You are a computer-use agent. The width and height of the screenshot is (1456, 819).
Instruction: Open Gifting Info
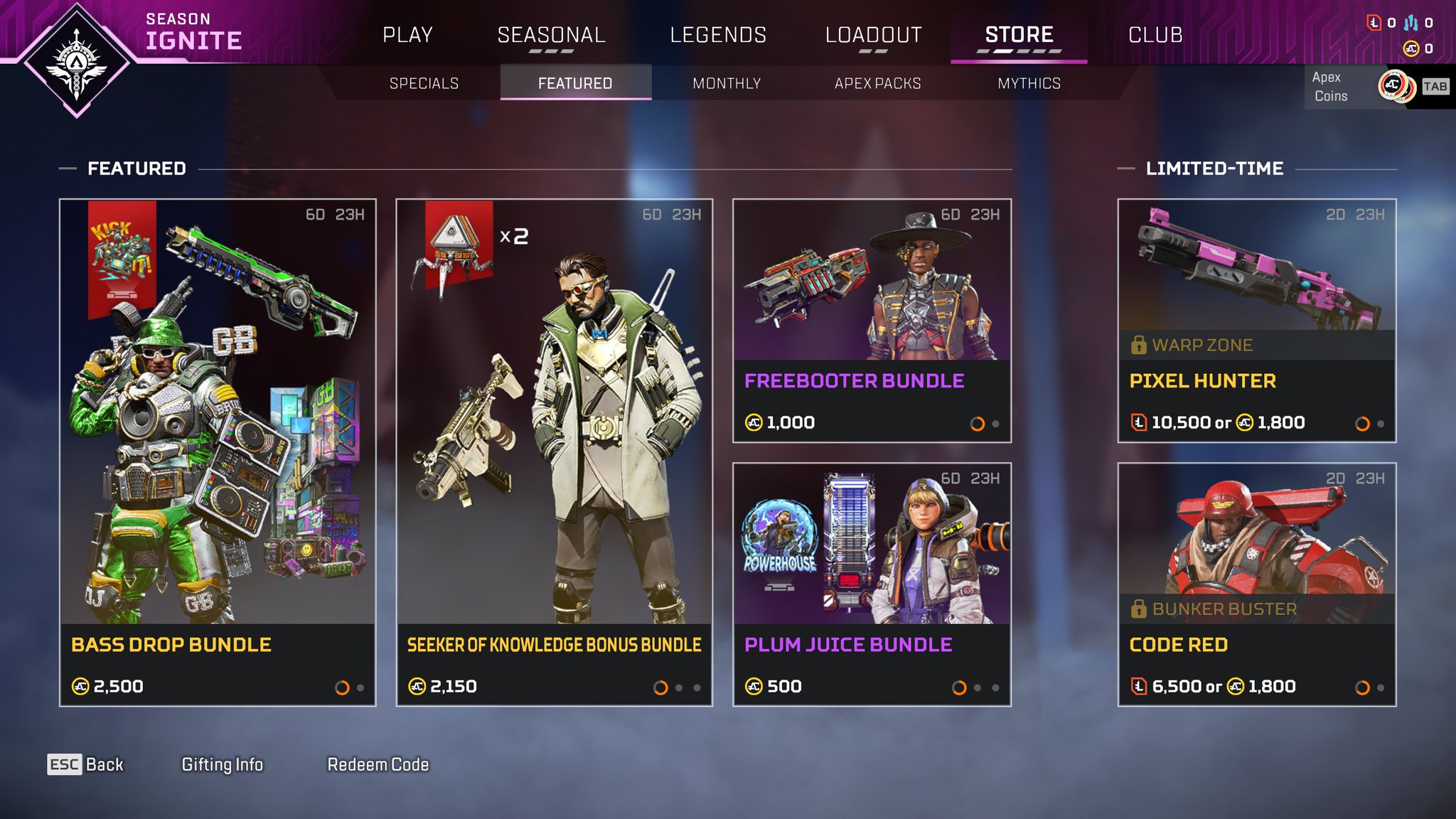click(222, 764)
